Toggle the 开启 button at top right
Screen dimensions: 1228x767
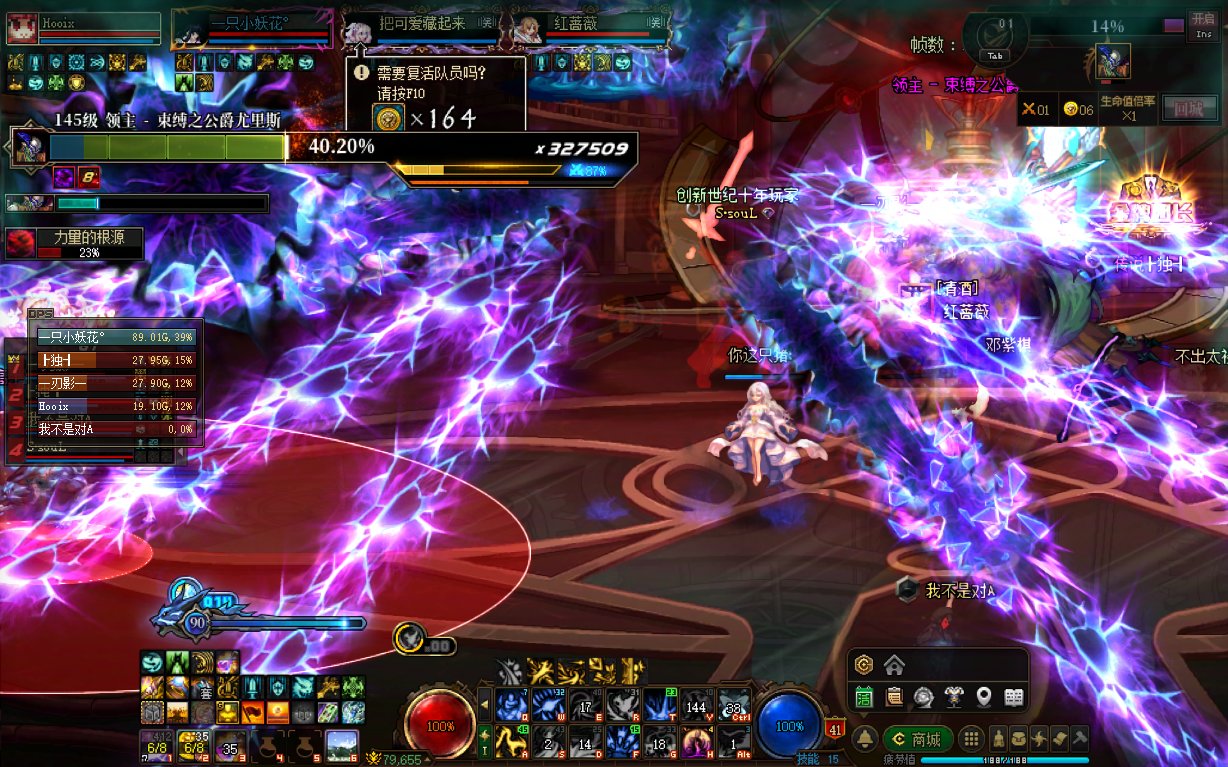1202,23
